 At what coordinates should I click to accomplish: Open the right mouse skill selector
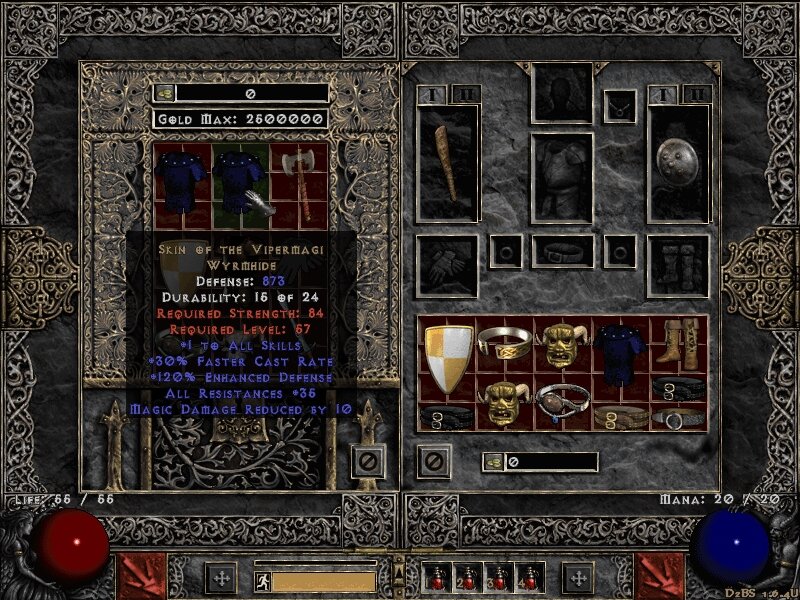661,577
